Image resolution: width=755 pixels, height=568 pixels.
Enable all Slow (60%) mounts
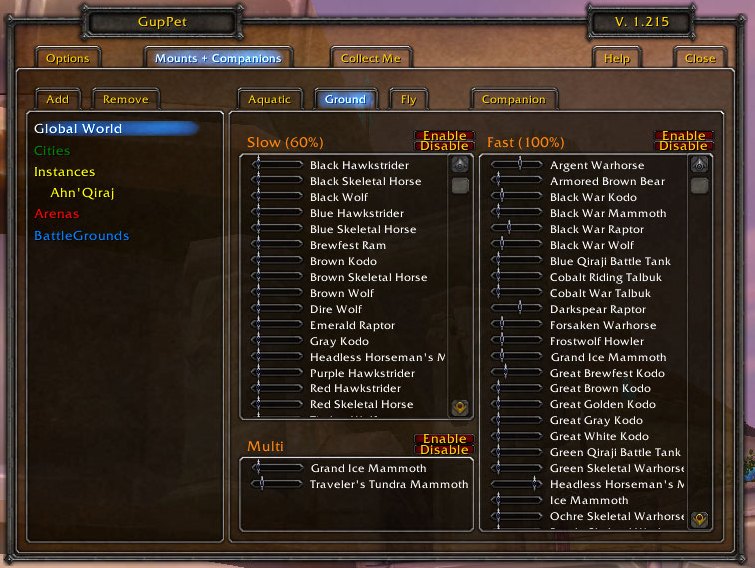click(x=444, y=135)
